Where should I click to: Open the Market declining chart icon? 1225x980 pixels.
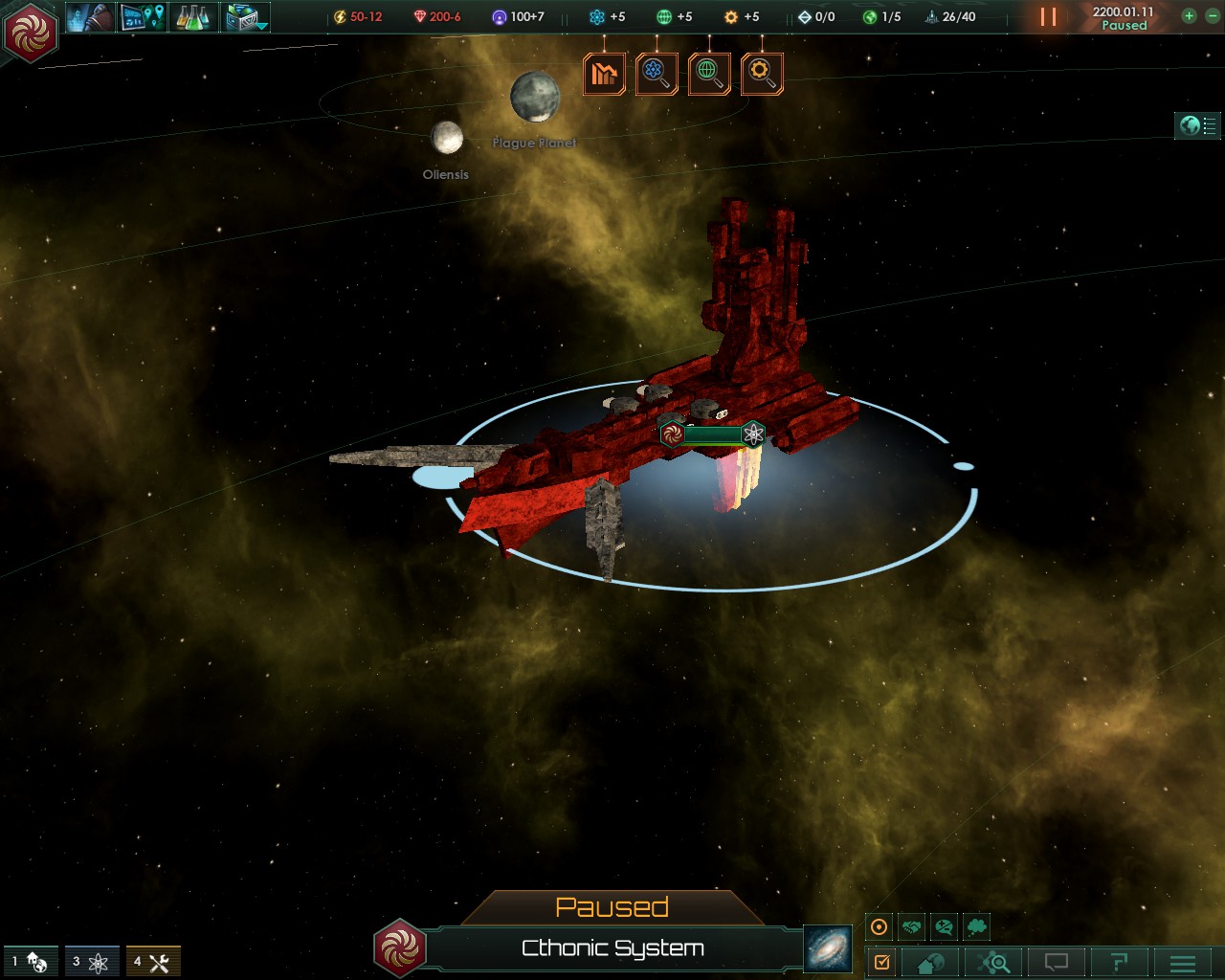[605, 73]
